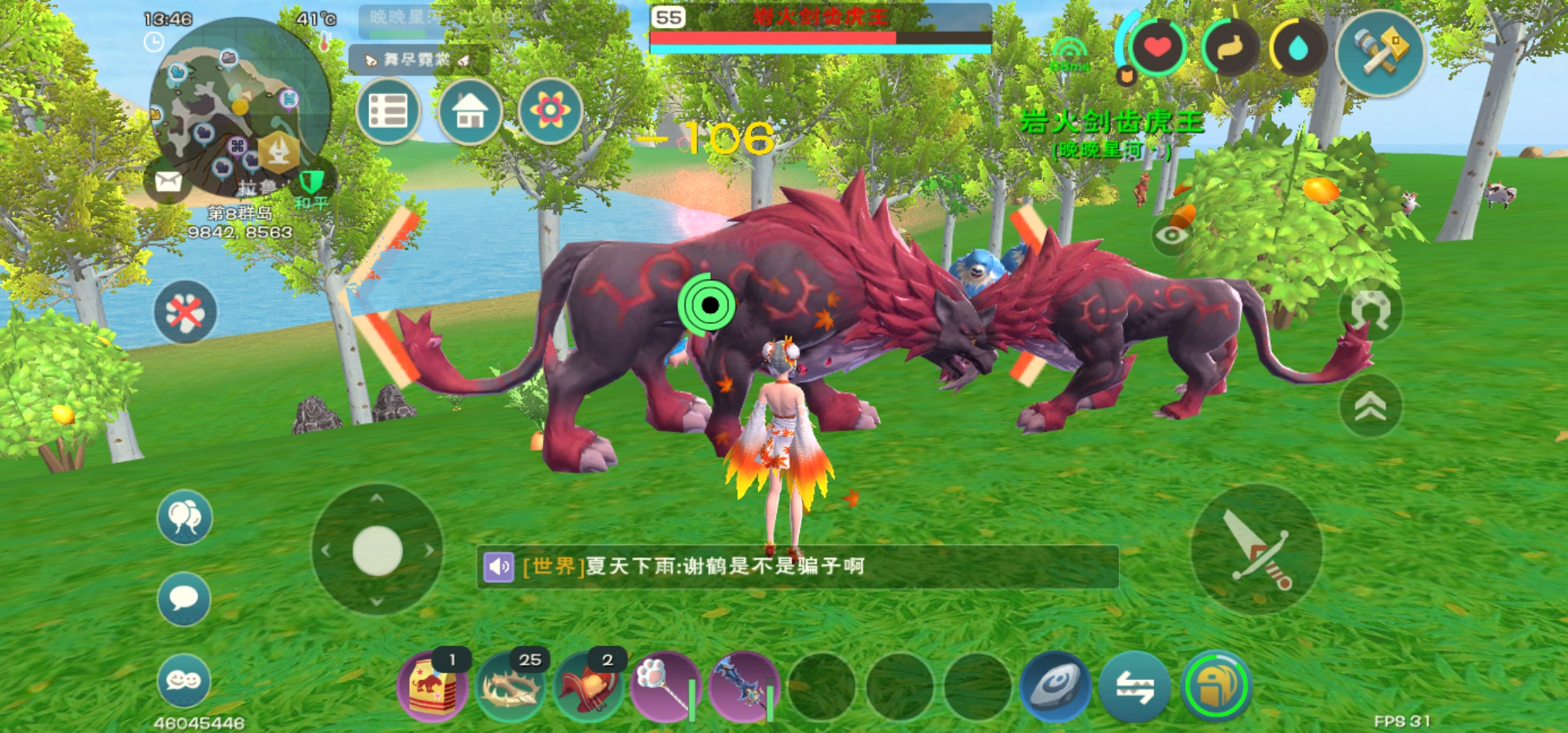Select the feed bag hotbar slot

432,687
